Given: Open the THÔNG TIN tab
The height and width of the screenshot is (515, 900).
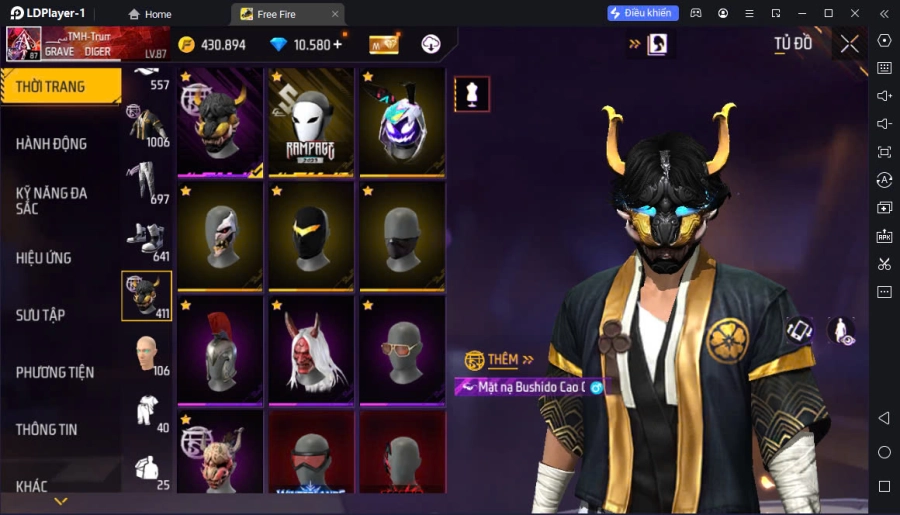Looking at the screenshot, I should click(46, 429).
